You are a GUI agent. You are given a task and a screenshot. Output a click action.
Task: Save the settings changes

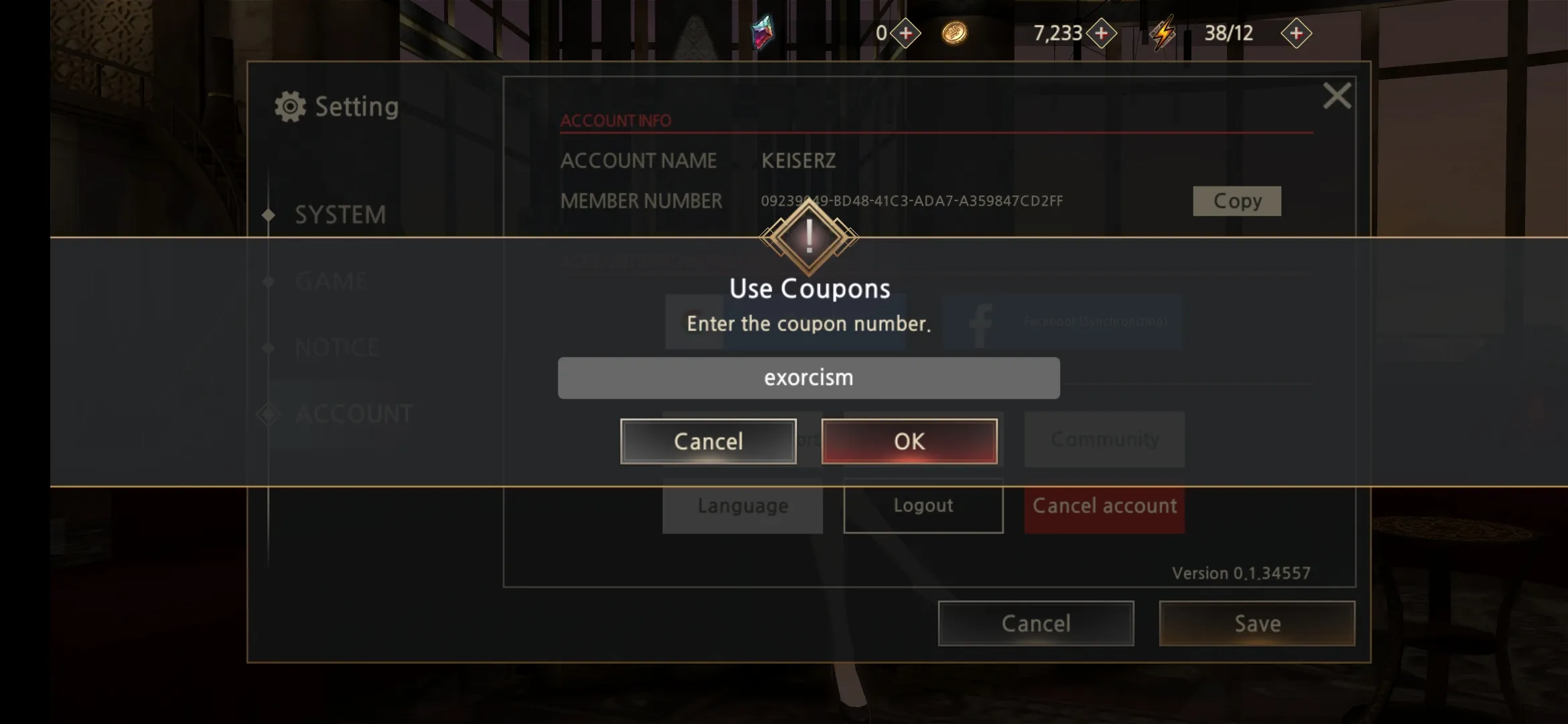[x=1256, y=623]
